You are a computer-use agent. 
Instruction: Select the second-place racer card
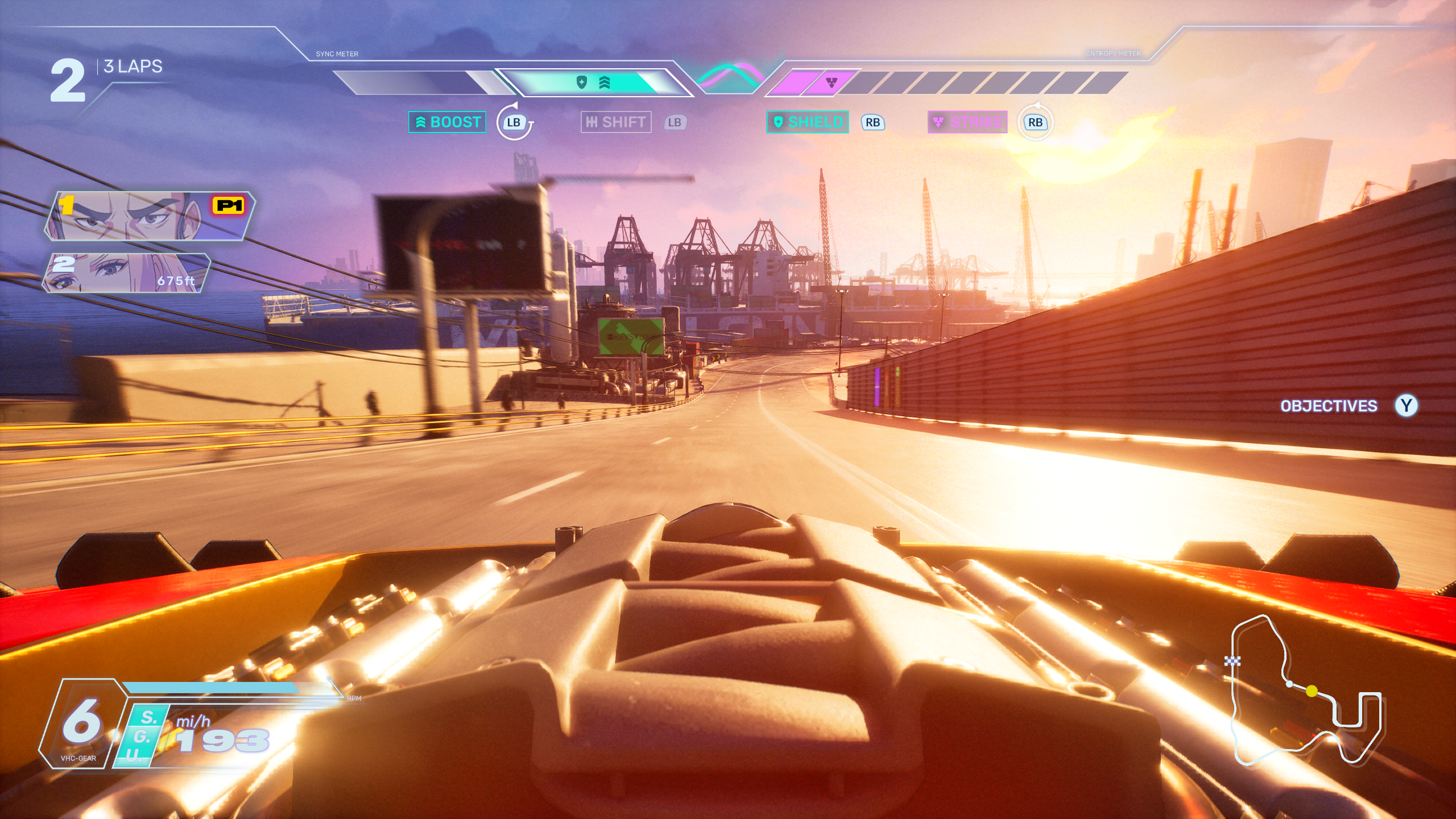click(x=127, y=273)
